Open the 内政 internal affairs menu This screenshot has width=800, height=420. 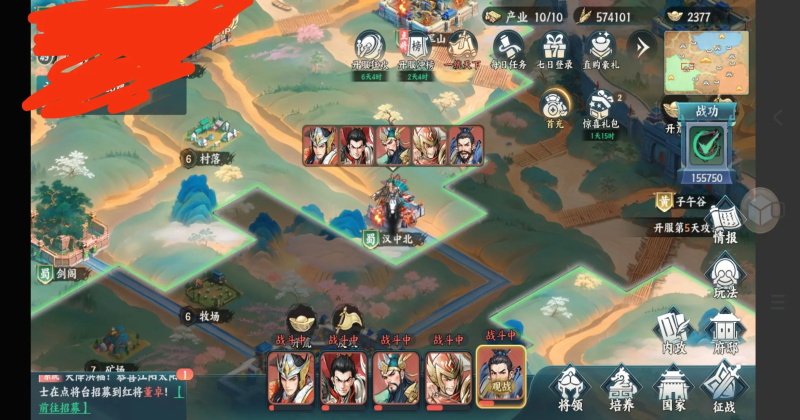click(675, 333)
